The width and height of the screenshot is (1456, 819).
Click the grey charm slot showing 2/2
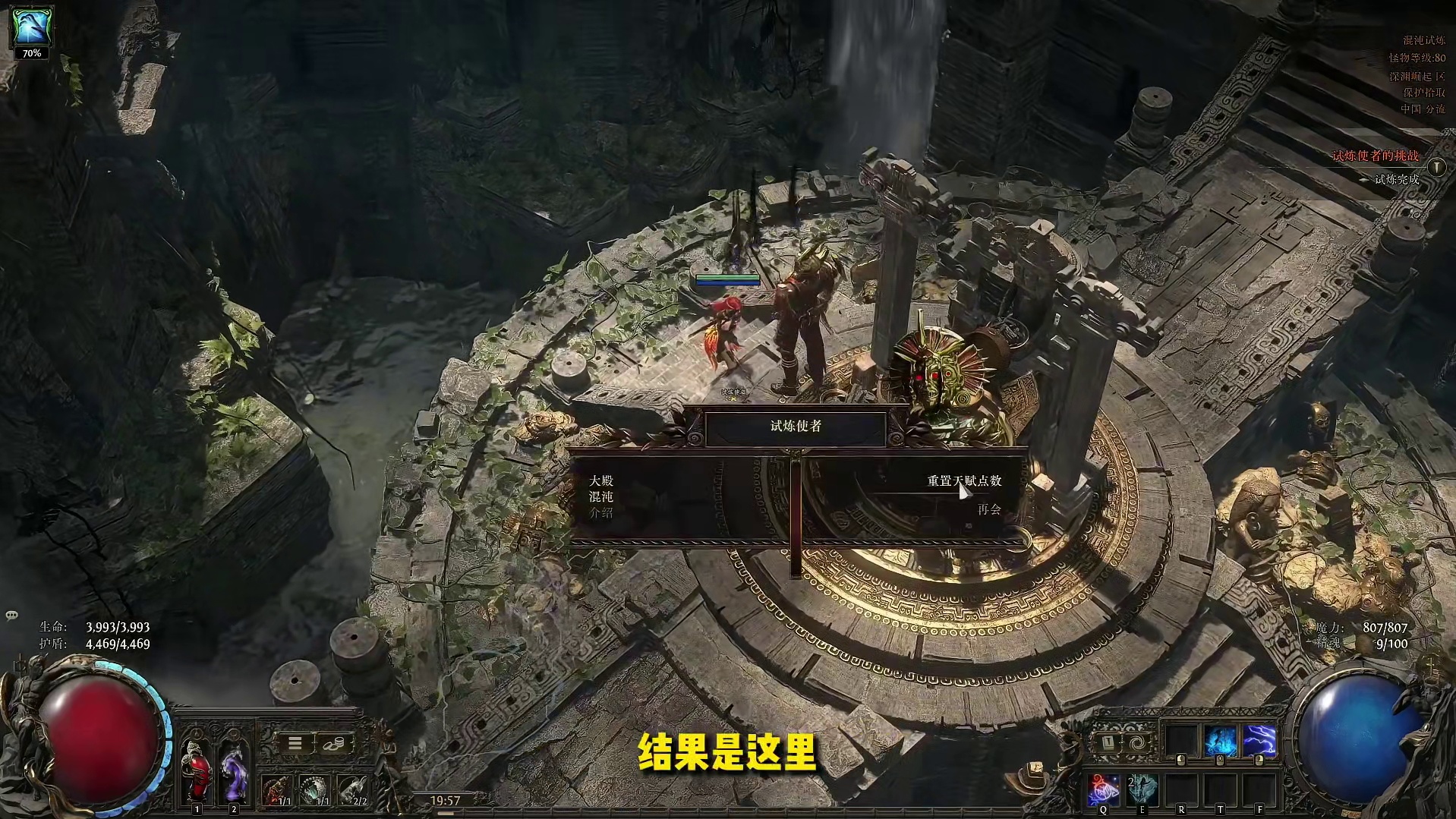(352, 791)
